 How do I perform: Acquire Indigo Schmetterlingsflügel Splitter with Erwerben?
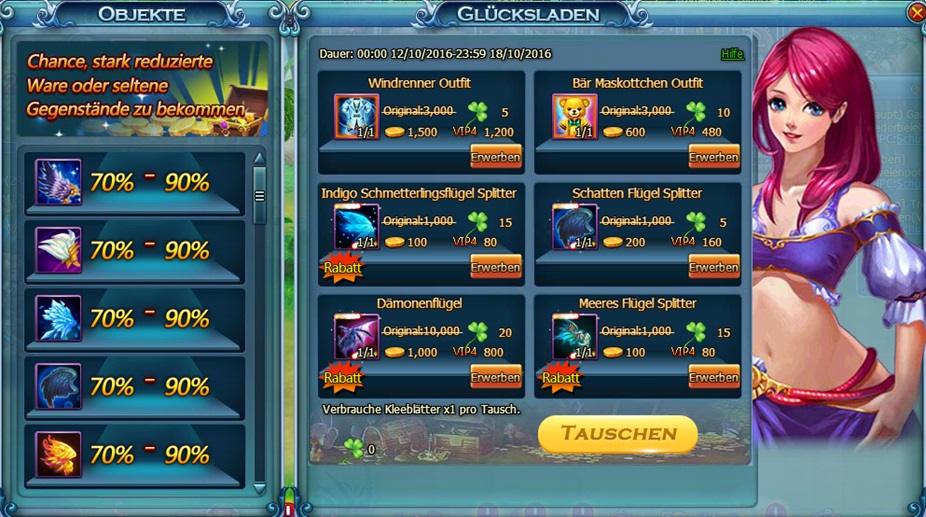coord(495,267)
